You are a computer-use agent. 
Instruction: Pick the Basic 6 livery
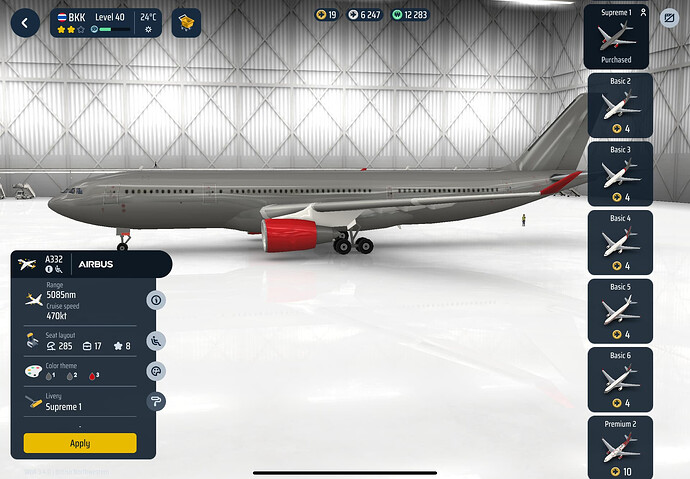[620, 380]
